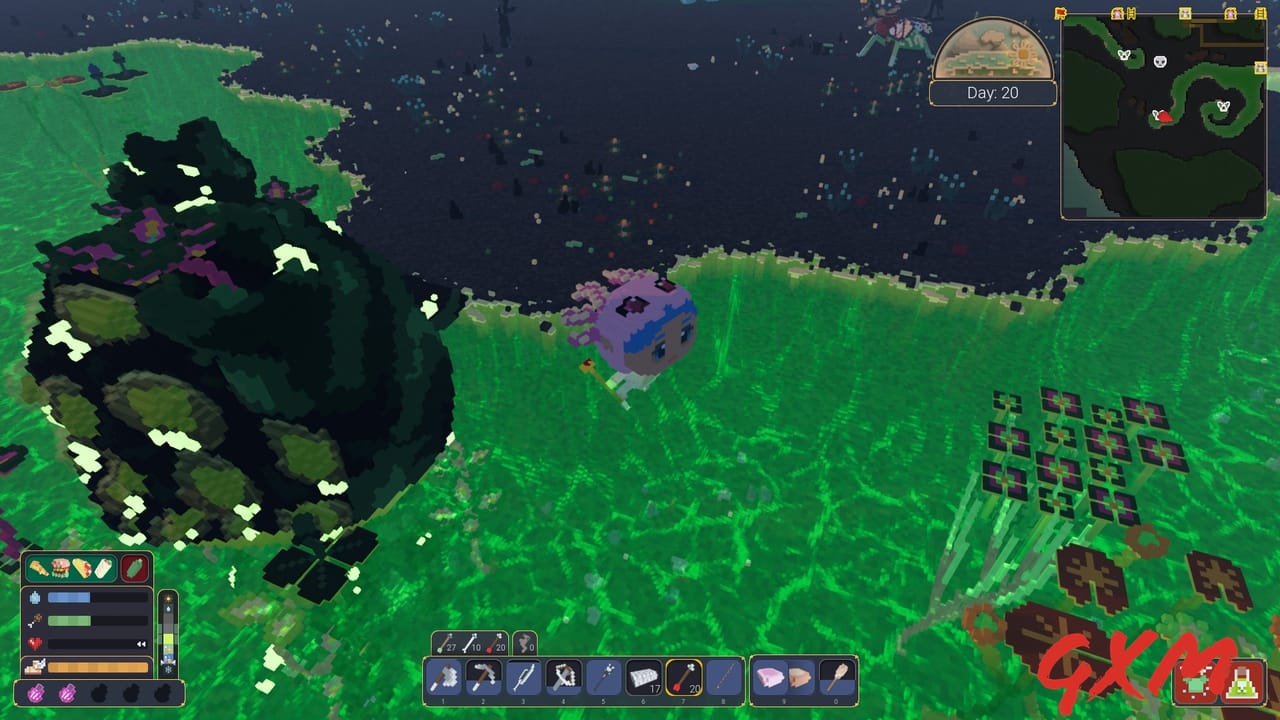Open the minimap by clicking it
The width and height of the screenshot is (1280, 720).
pos(1165,115)
